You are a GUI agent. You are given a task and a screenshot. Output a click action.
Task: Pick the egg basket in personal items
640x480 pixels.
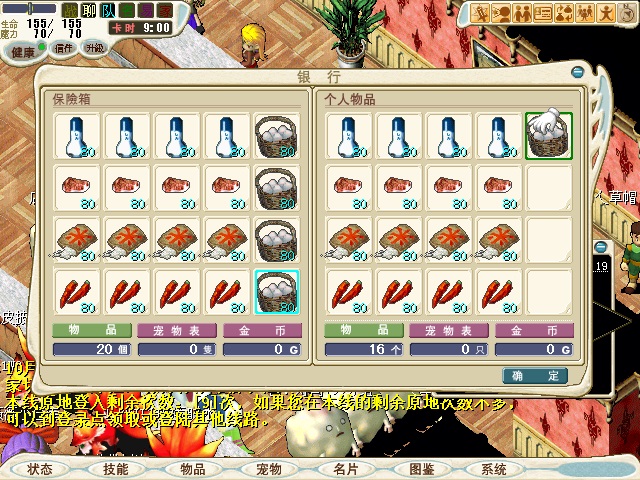549,134
